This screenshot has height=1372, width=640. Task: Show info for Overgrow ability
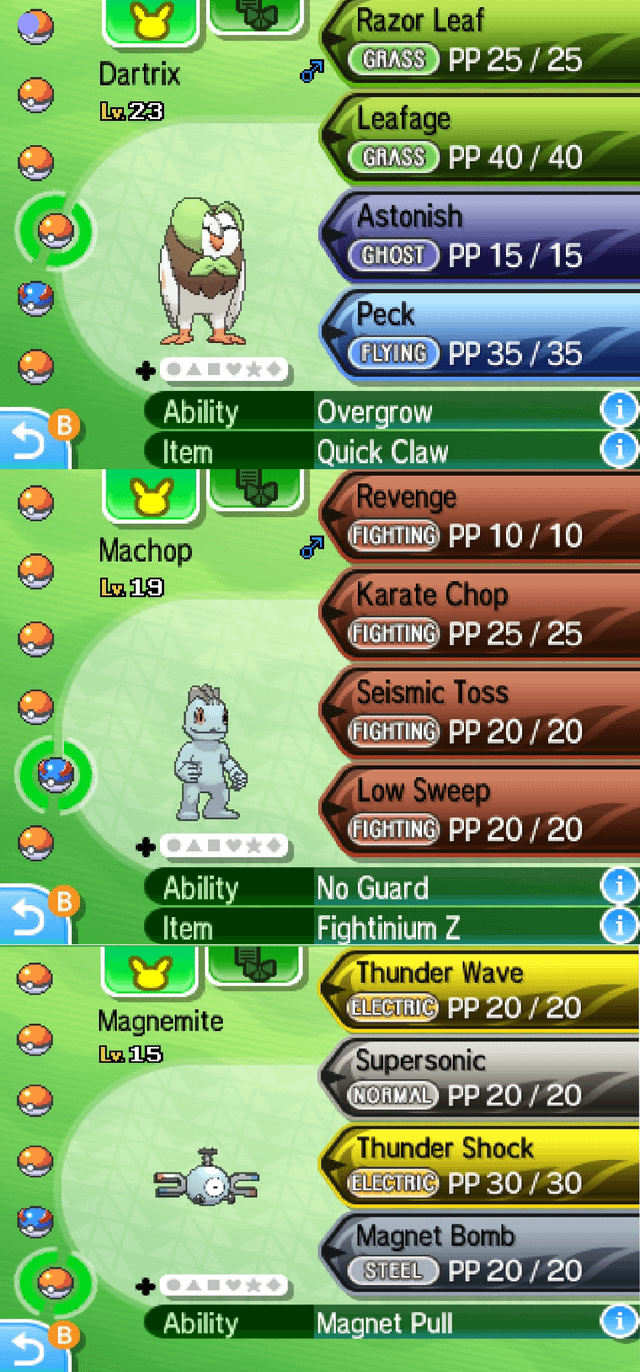click(x=619, y=410)
